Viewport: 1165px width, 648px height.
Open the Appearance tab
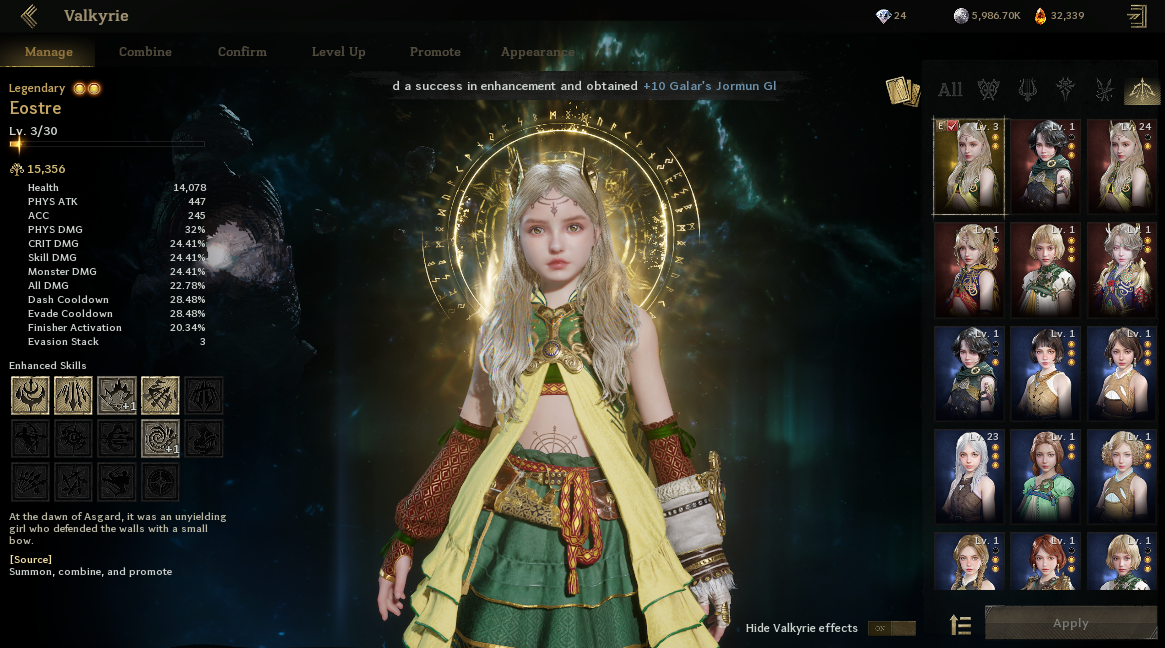click(537, 52)
